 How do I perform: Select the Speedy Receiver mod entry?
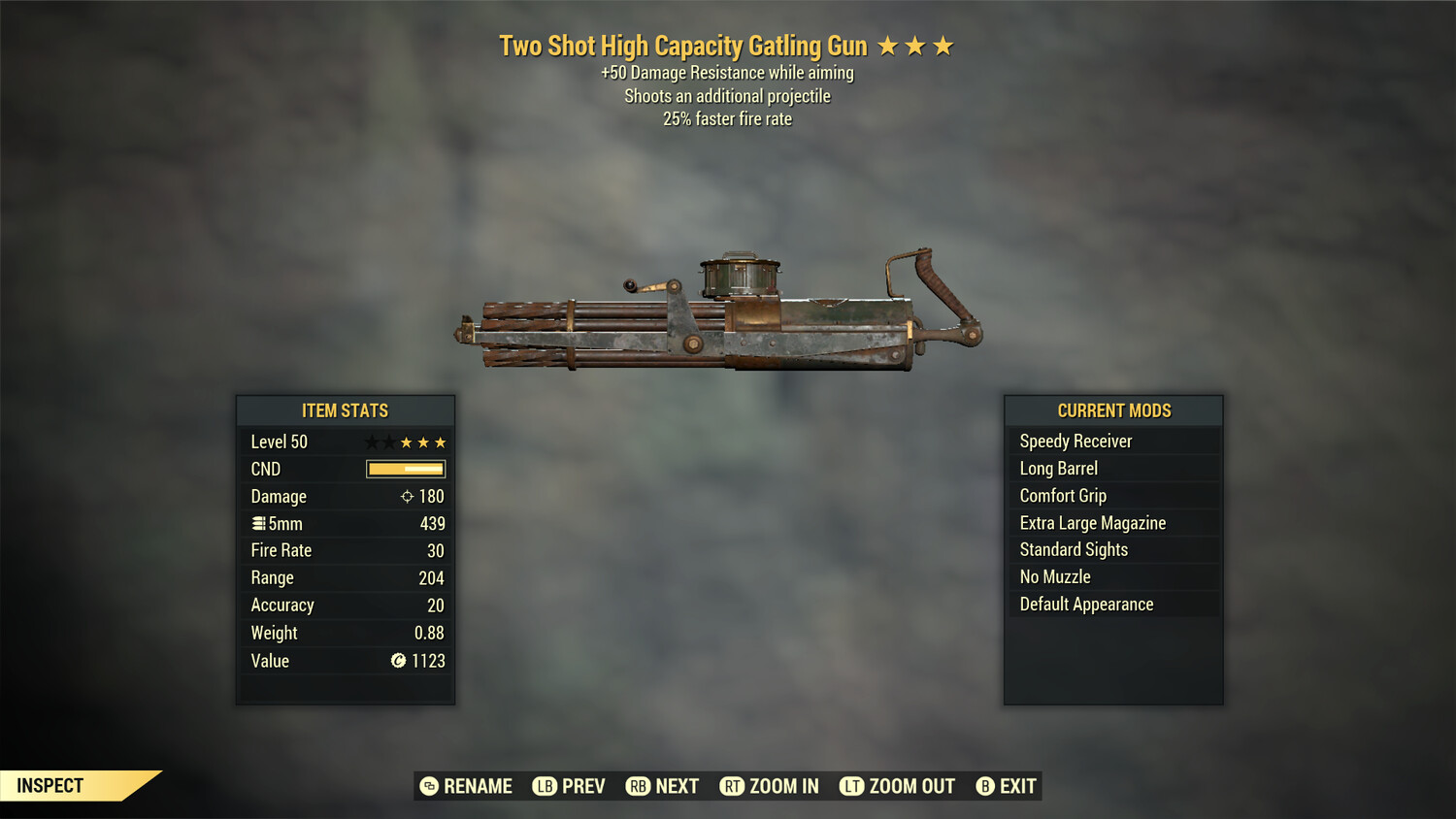pyautogui.click(x=1075, y=441)
